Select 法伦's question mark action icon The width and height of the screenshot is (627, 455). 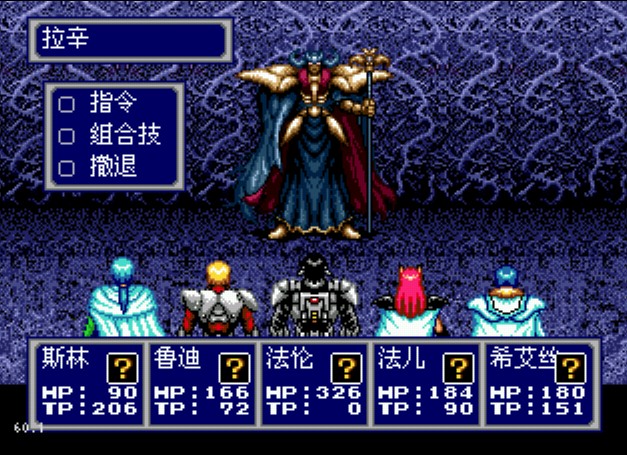coord(346,367)
